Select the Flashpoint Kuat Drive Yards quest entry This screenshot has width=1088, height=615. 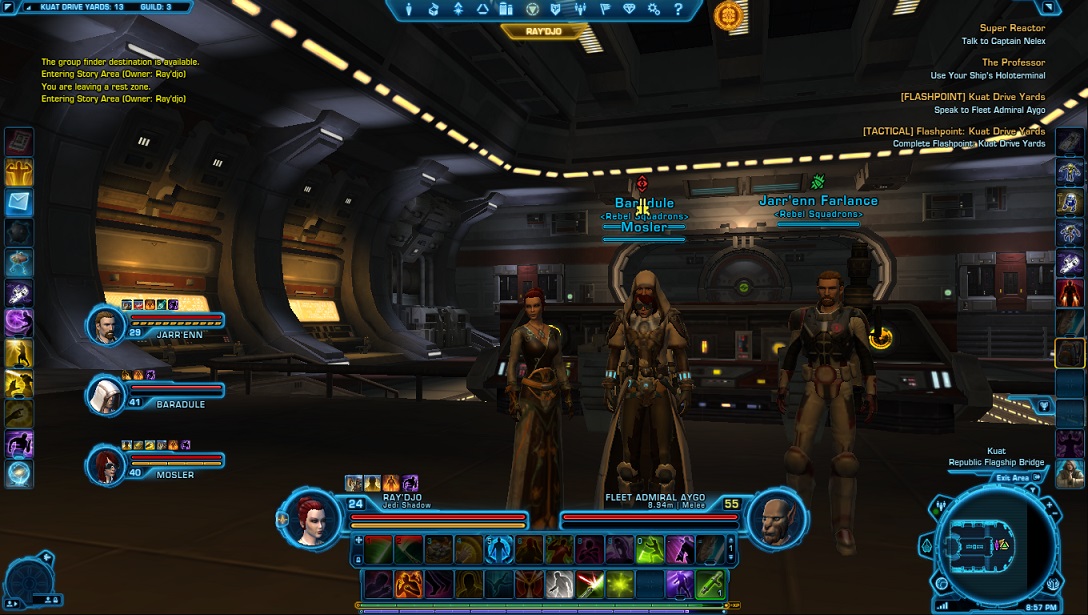click(x=972, y=97)
